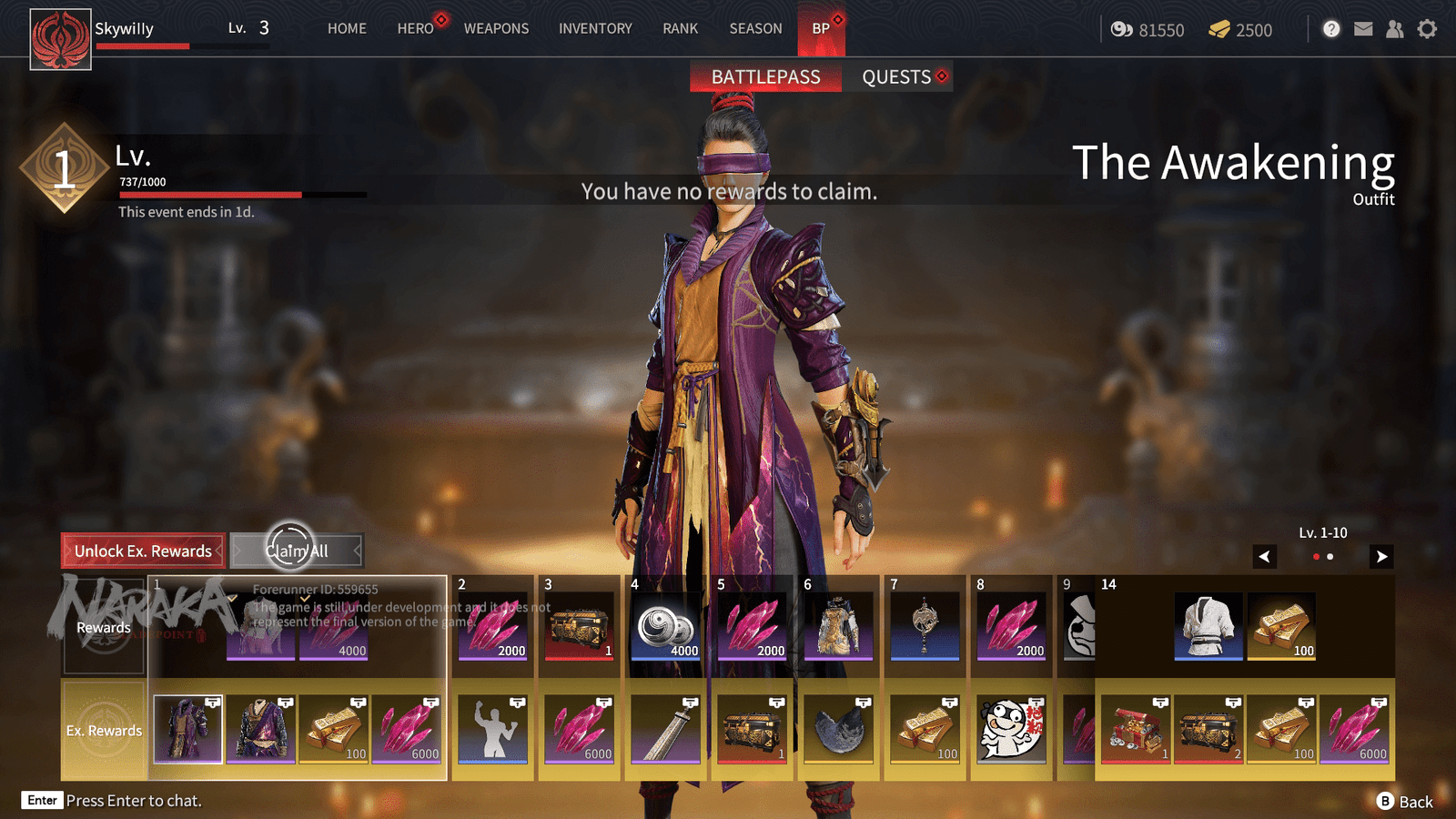
Task: Open the settings gear icon
Action: tap(1427, 29)
